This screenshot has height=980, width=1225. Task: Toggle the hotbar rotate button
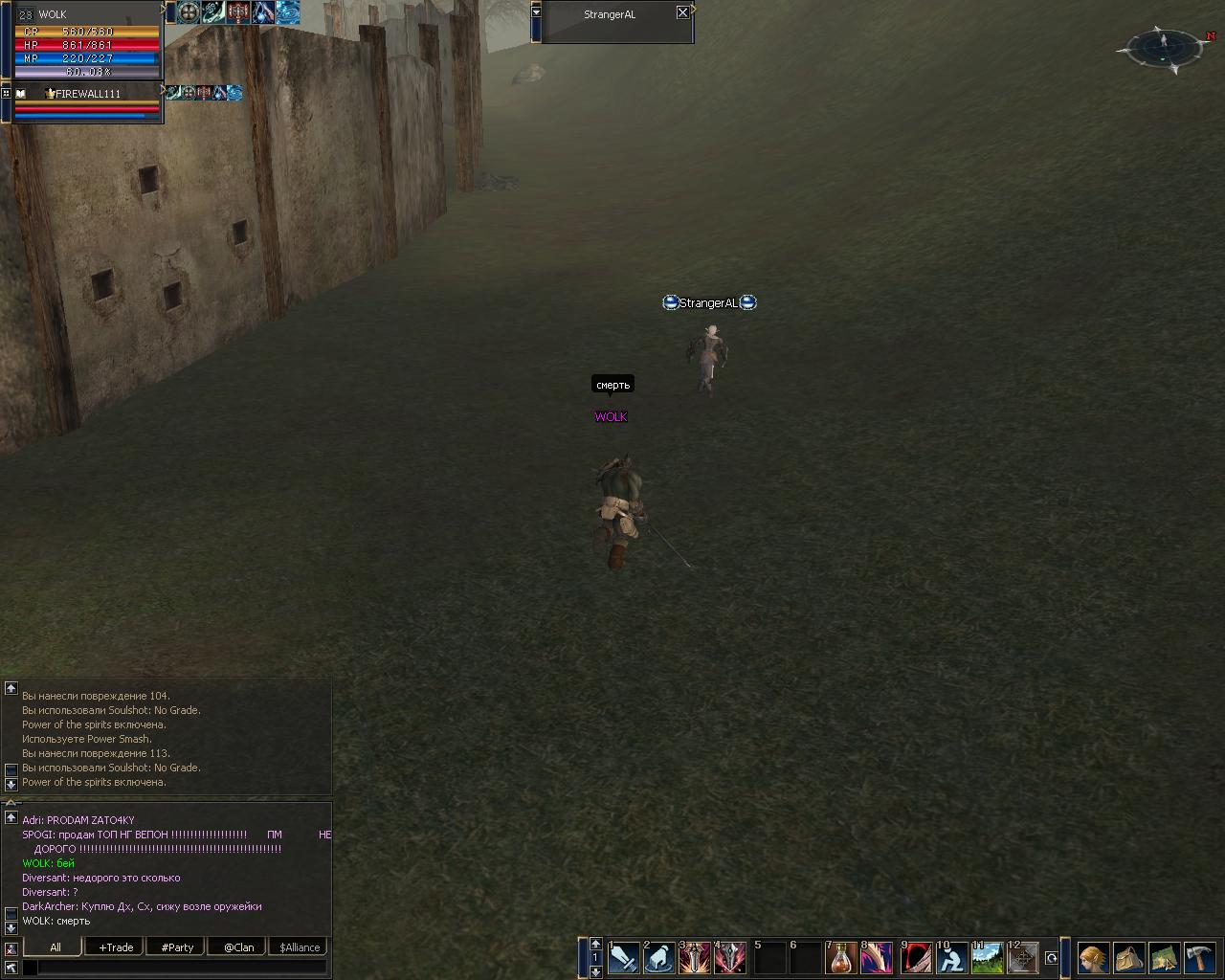point(1051,958)
